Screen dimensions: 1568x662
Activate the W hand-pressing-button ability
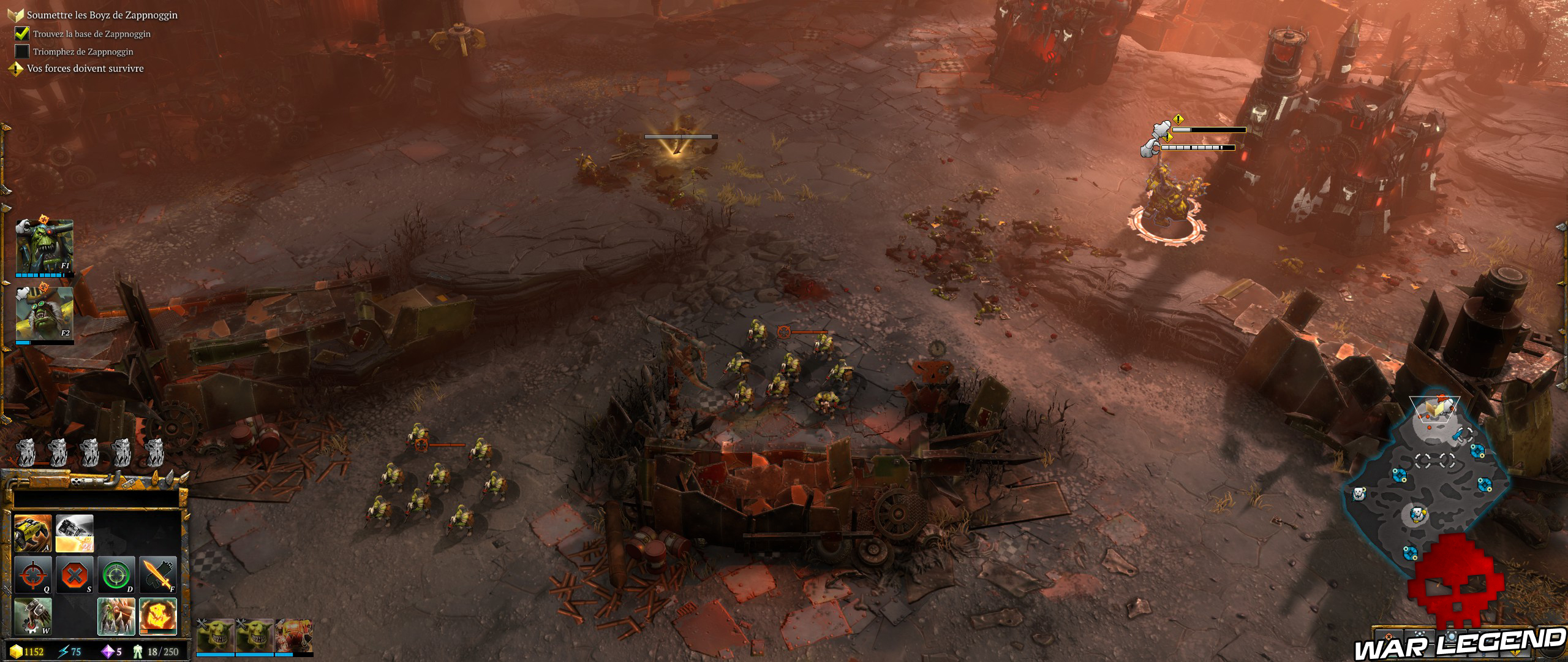(x=33, y=617)
